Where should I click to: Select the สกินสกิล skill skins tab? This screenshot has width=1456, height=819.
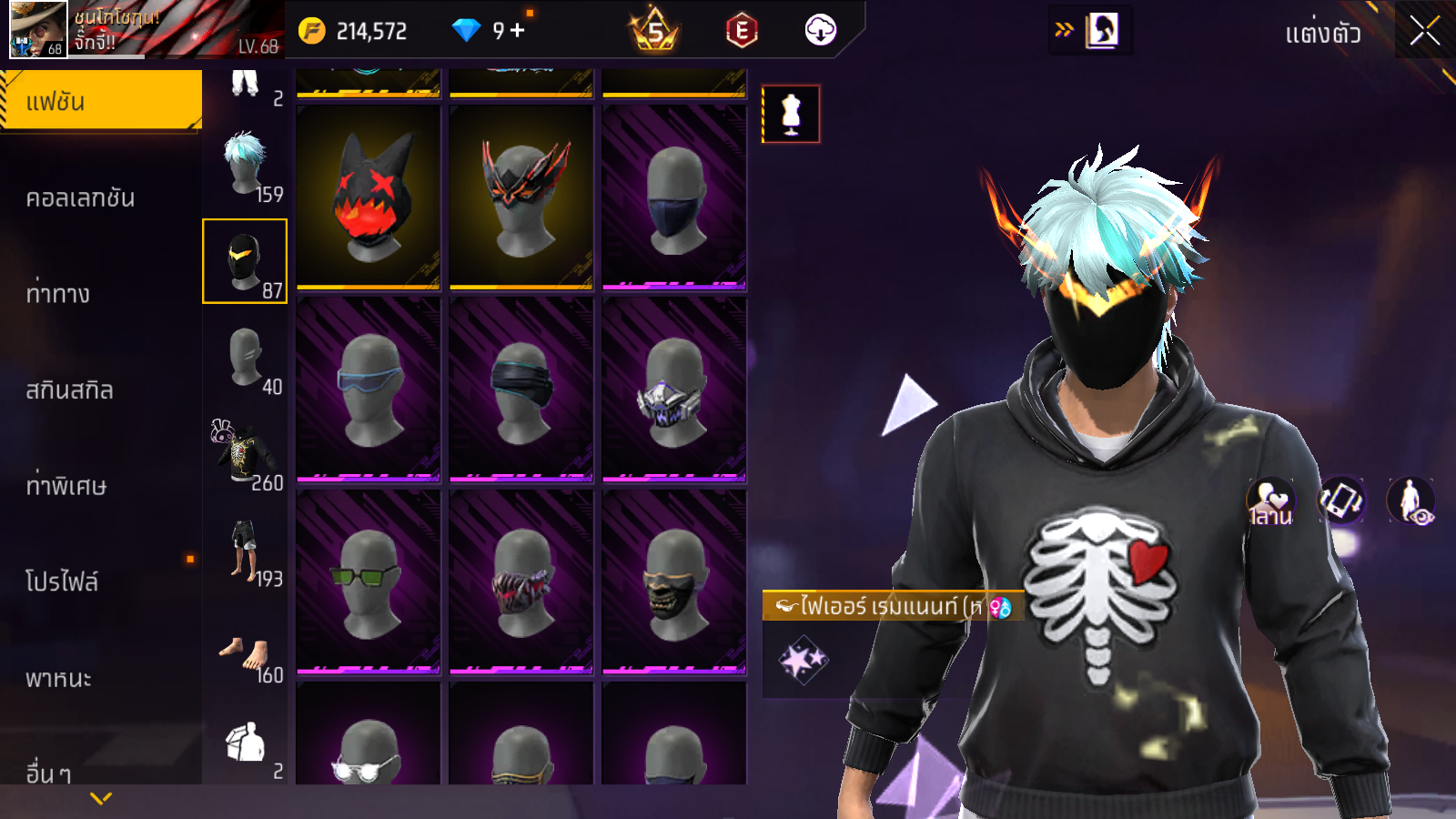pyautogui.click(x=70, y=389)
